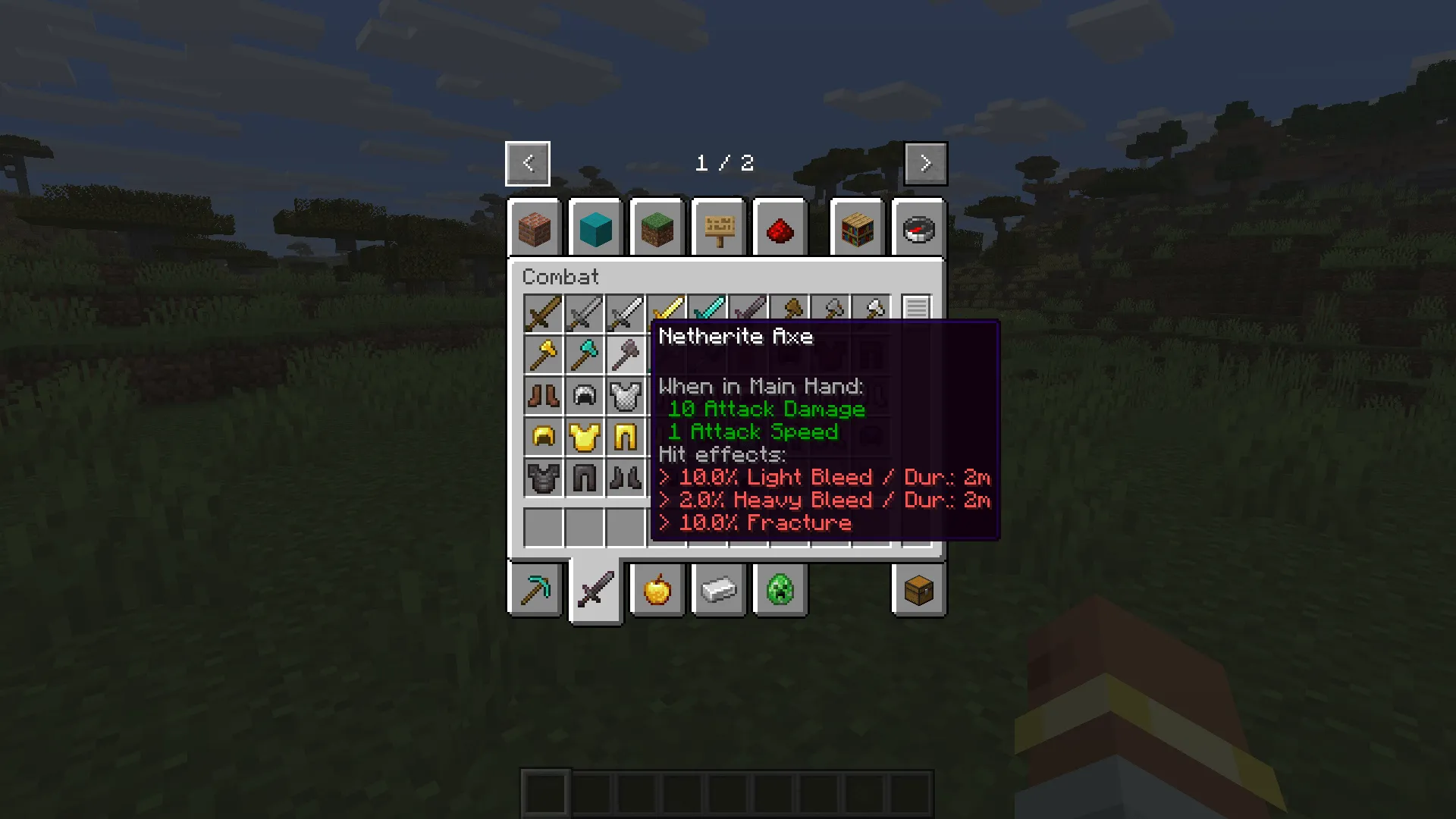This screenshot has height=819, width=1456.
Task: Select the diamond sword
Action: [x=708, y=313]
